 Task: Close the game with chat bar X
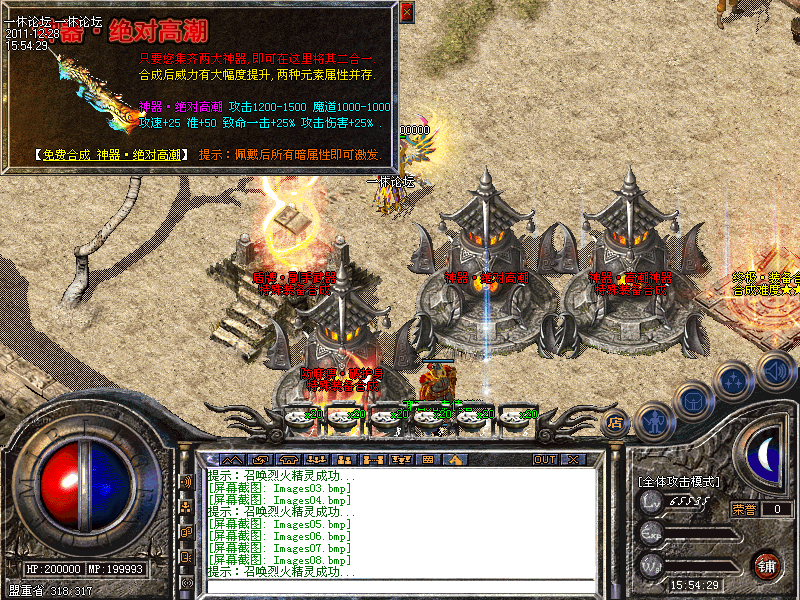(573, 459)
